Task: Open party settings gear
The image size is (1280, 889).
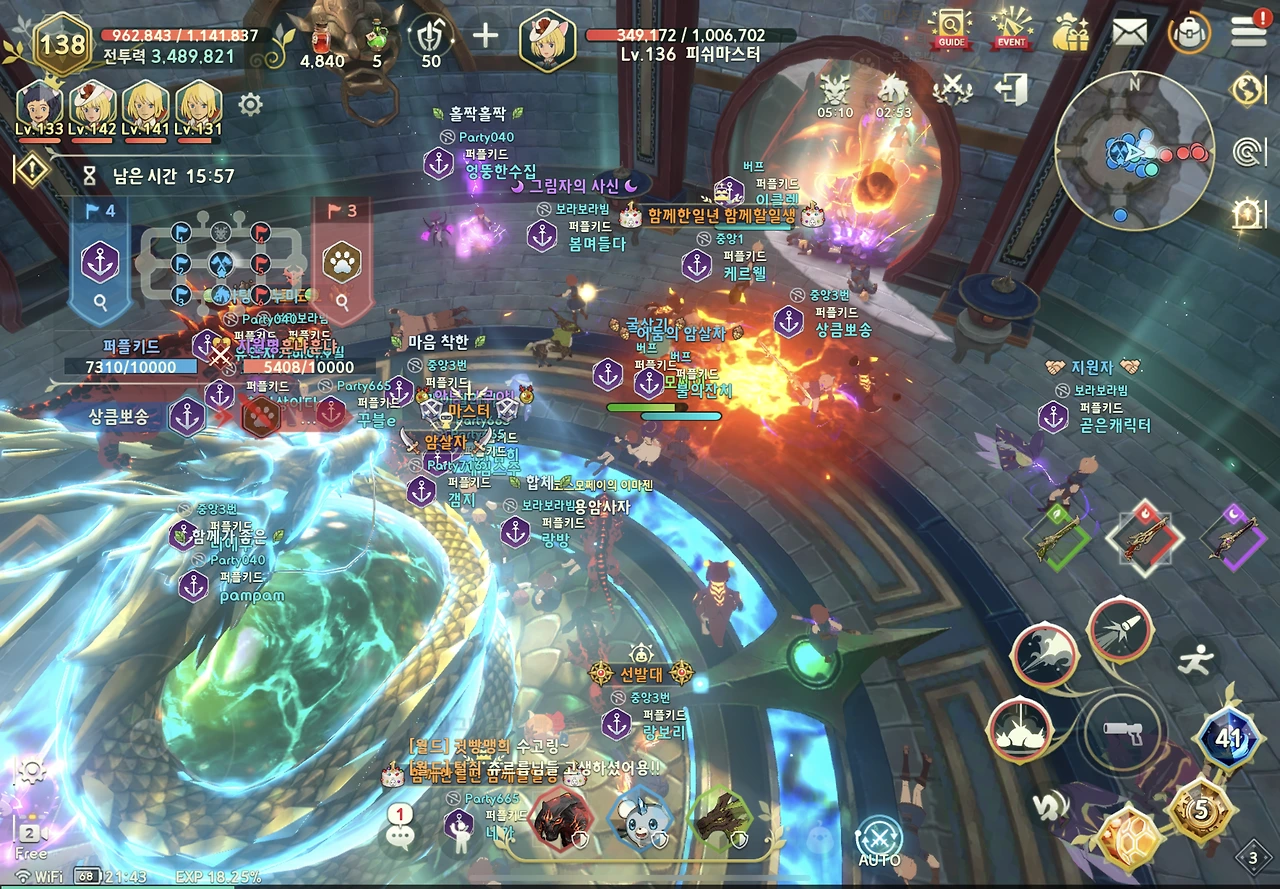Action: click(250, 104)
